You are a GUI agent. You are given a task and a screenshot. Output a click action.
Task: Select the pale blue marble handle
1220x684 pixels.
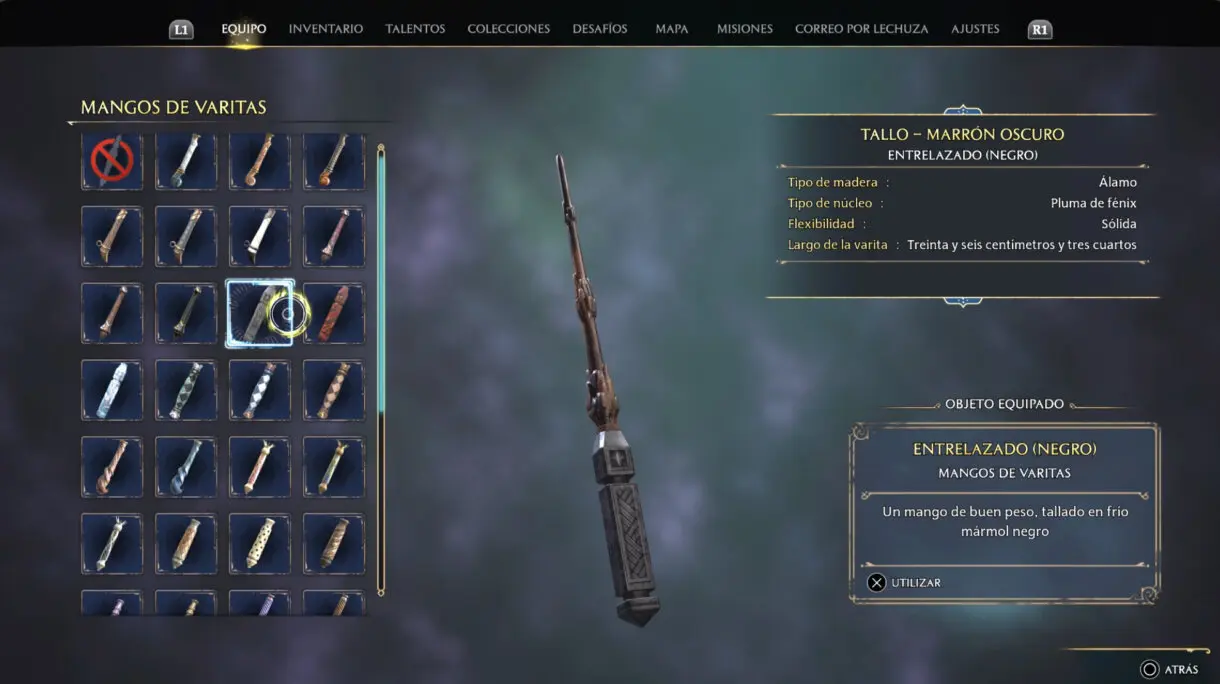pyautogui.click(x=112, y=390)
